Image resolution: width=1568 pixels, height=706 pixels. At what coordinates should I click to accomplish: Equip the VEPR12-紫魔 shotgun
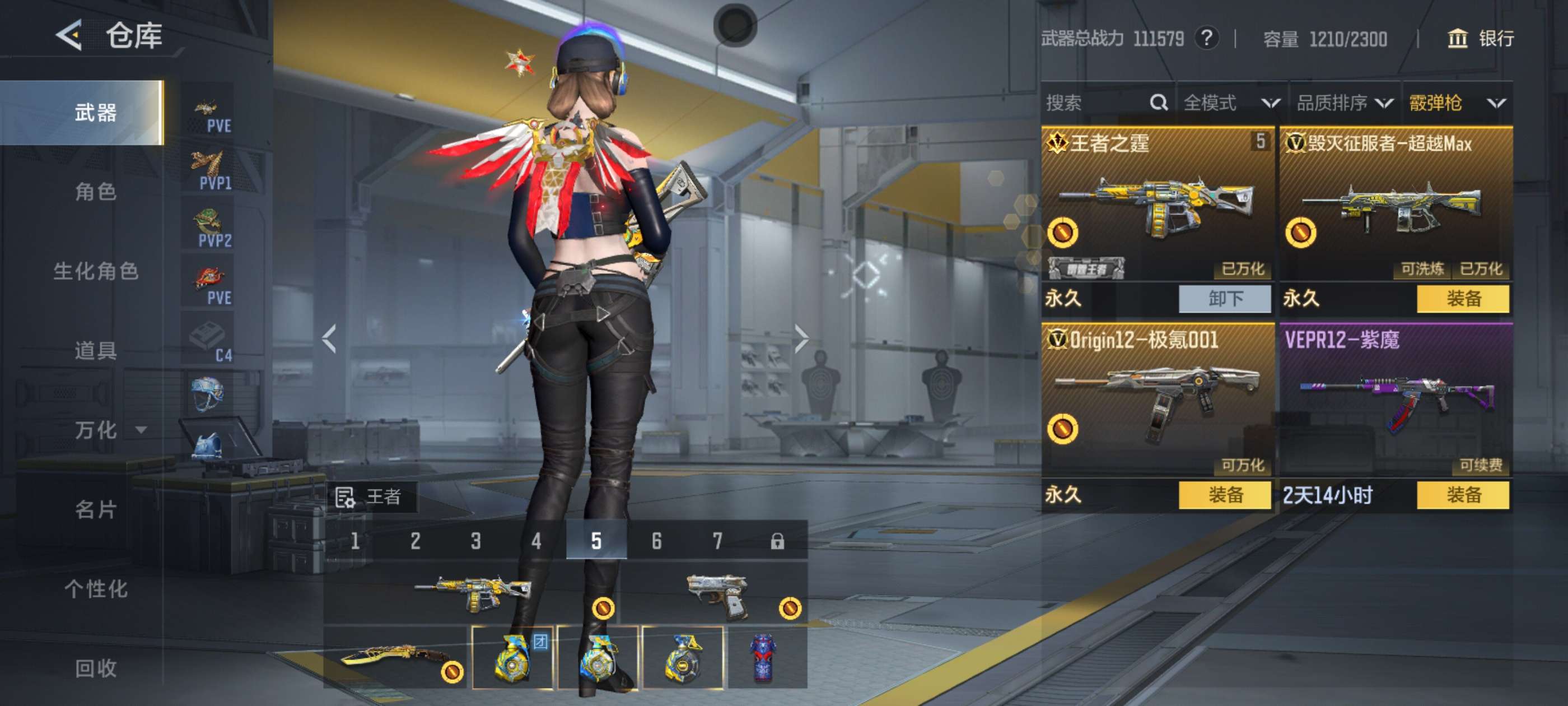pos(1463,495)
